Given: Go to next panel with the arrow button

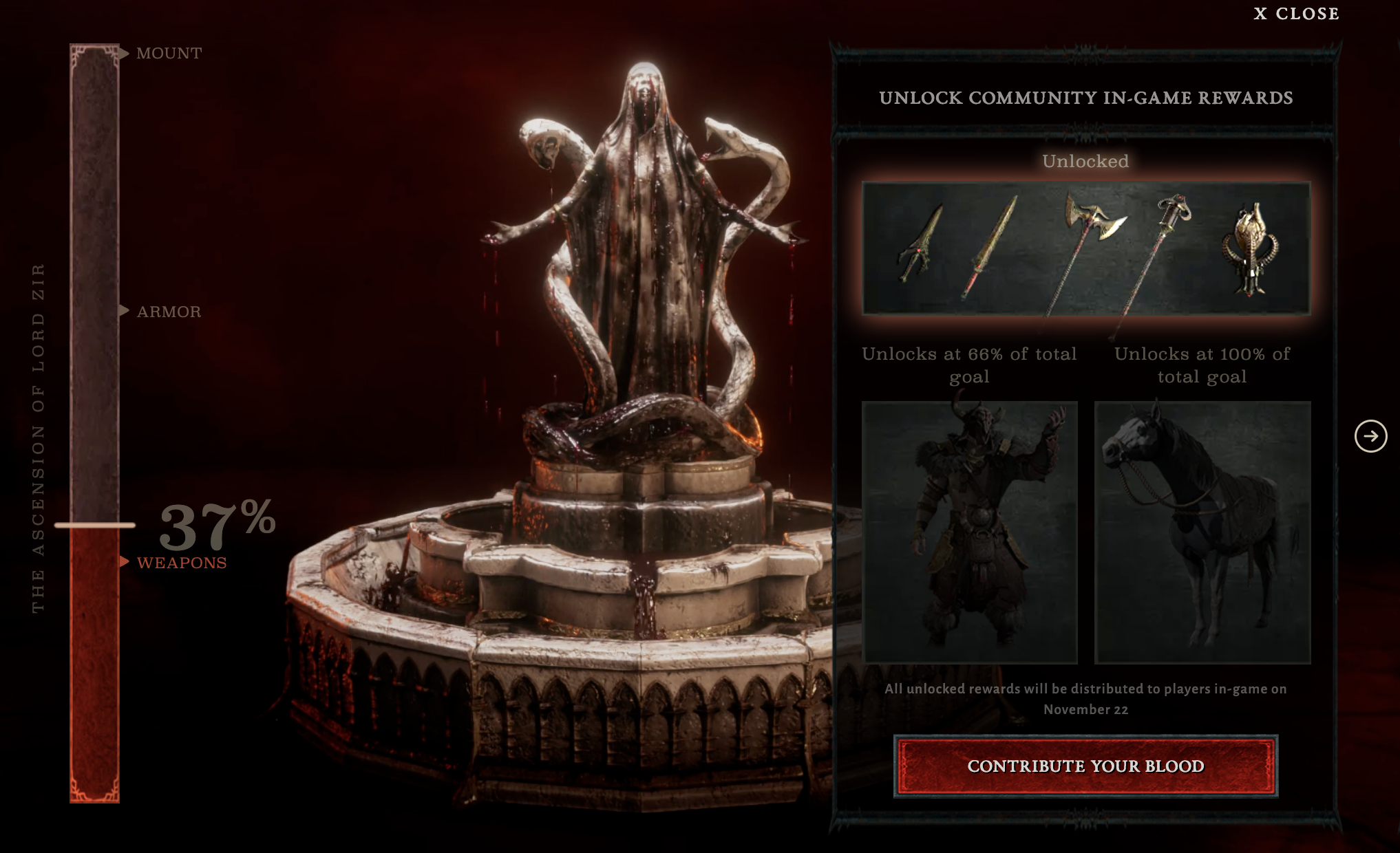Looking at the screenshot, I should point(1370,436).
